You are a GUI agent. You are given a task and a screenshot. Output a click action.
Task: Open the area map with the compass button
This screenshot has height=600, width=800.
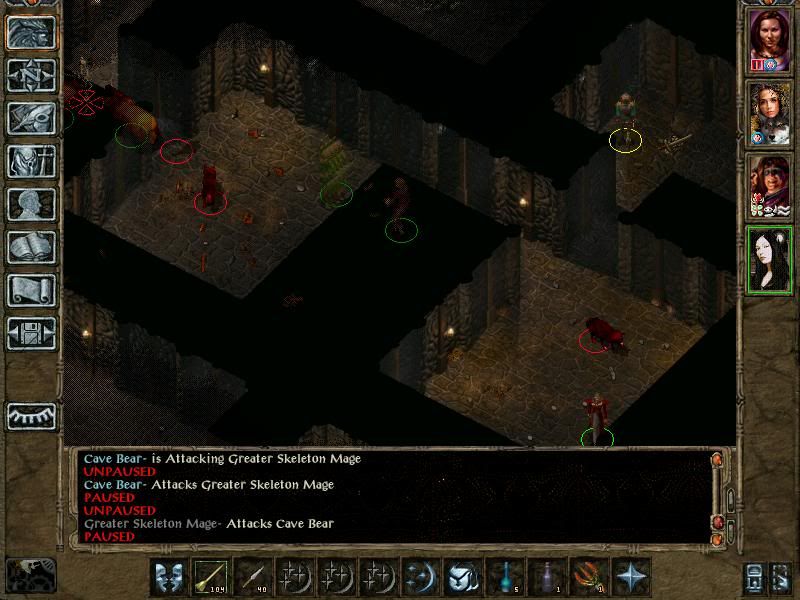(x=30, y=75)
